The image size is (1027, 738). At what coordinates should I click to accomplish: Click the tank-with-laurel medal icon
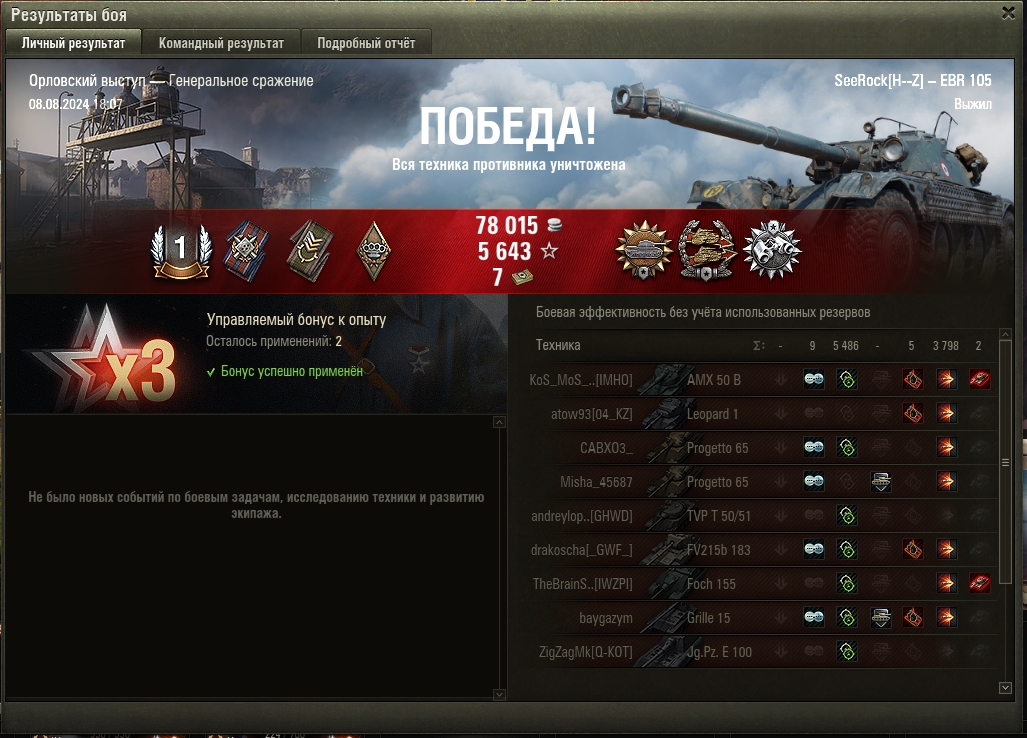(x=643, y=249)
